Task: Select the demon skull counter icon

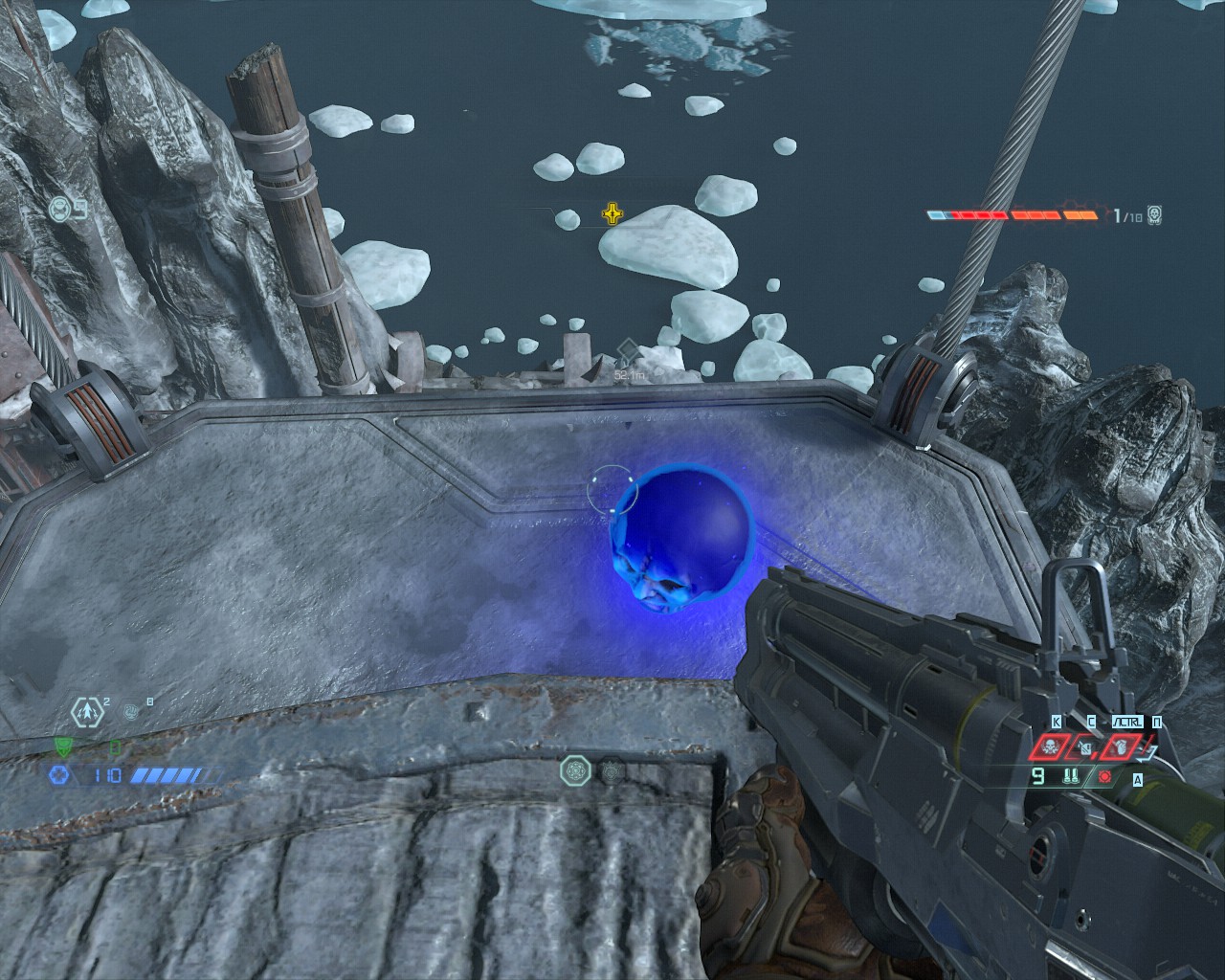Action: coord(1155,215)
